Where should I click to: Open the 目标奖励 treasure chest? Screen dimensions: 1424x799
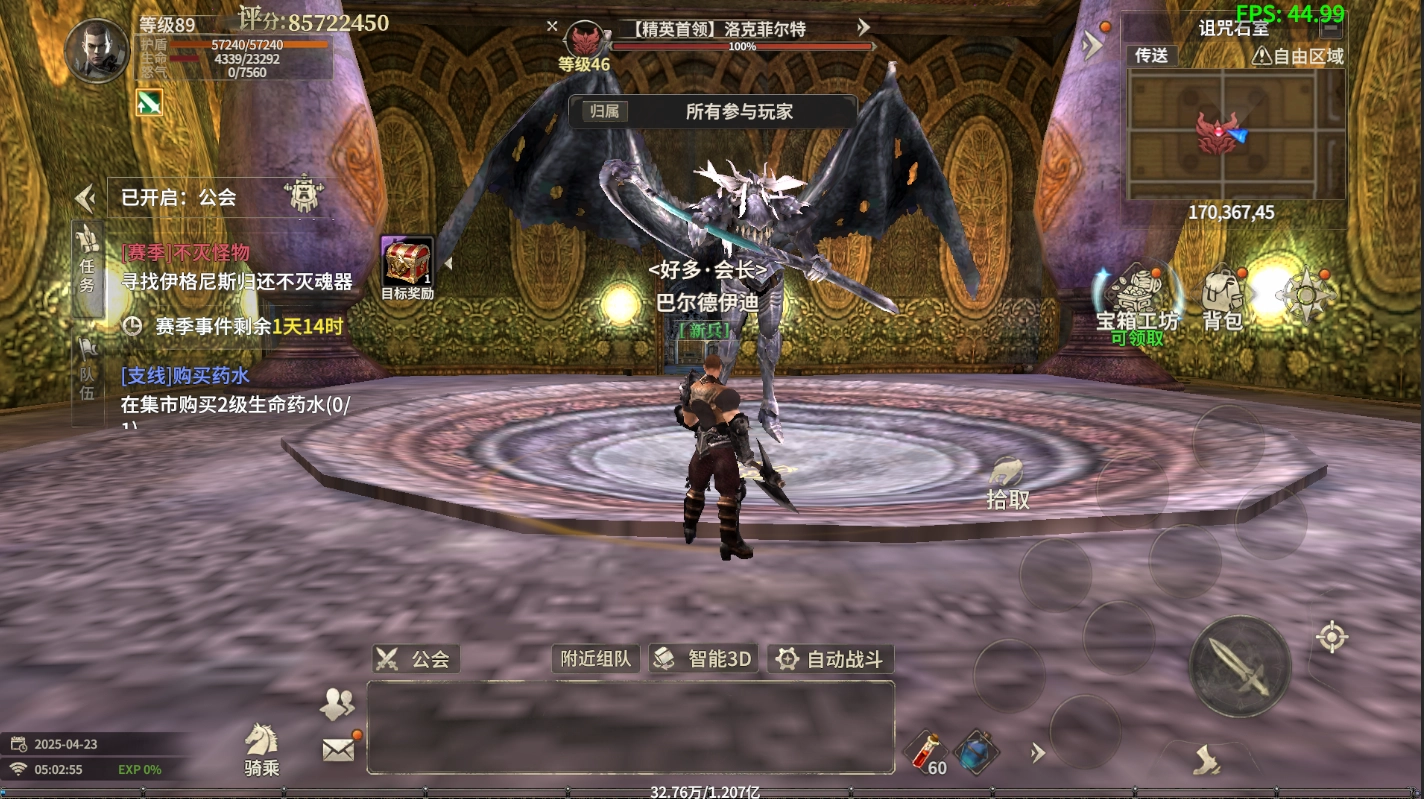407,263
